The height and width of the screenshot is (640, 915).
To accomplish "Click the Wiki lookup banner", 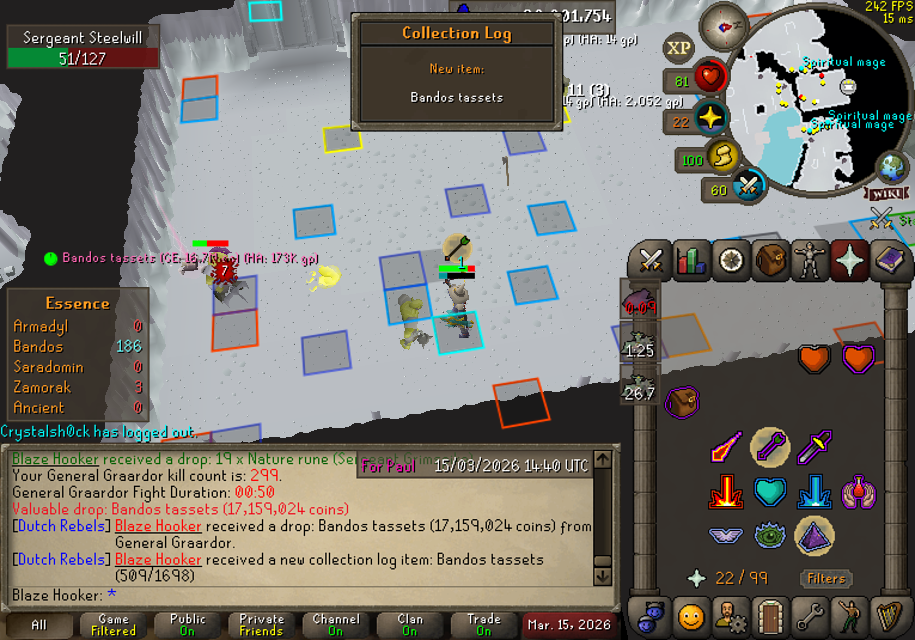I will [889, 192].
